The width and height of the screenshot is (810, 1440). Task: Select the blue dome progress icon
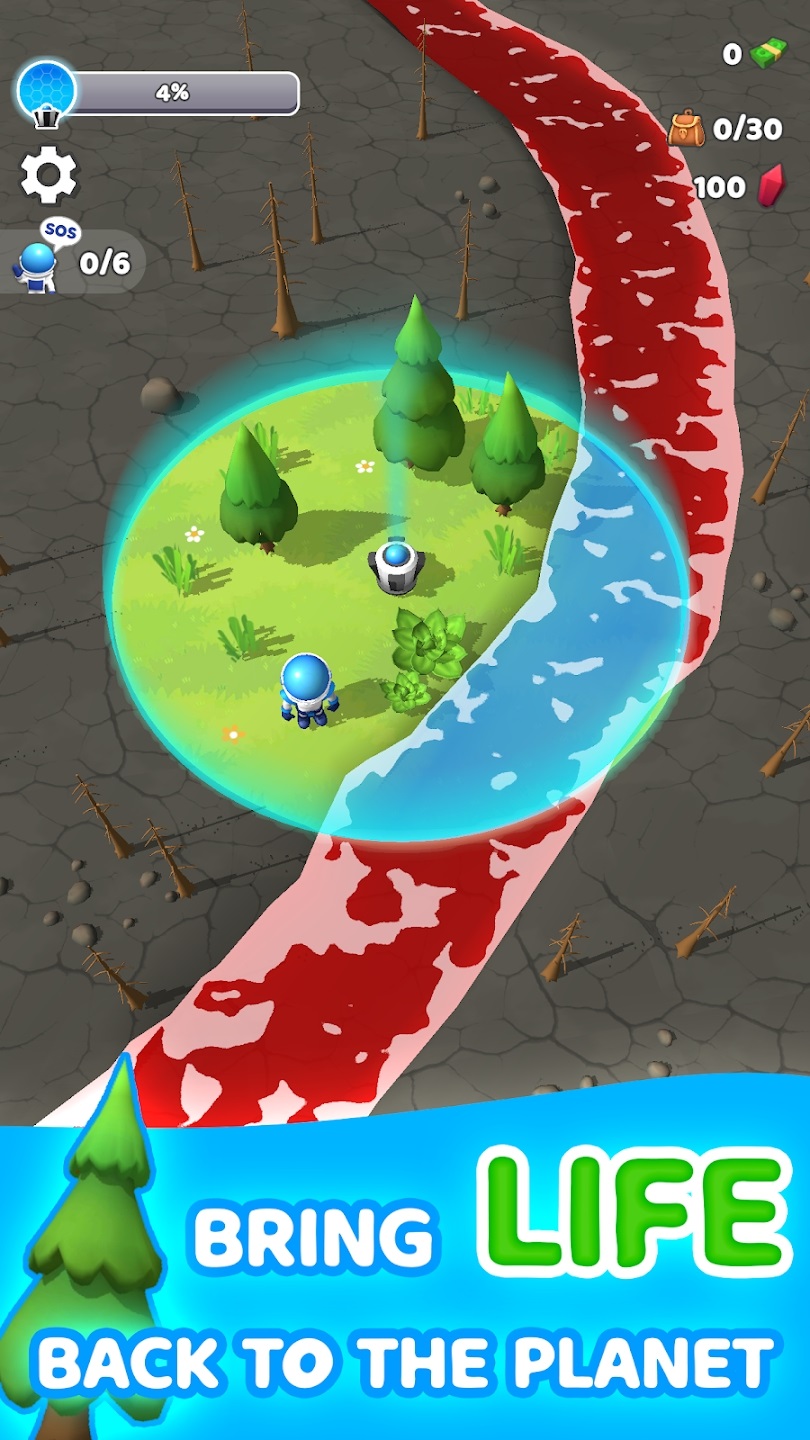click(46, 93)
